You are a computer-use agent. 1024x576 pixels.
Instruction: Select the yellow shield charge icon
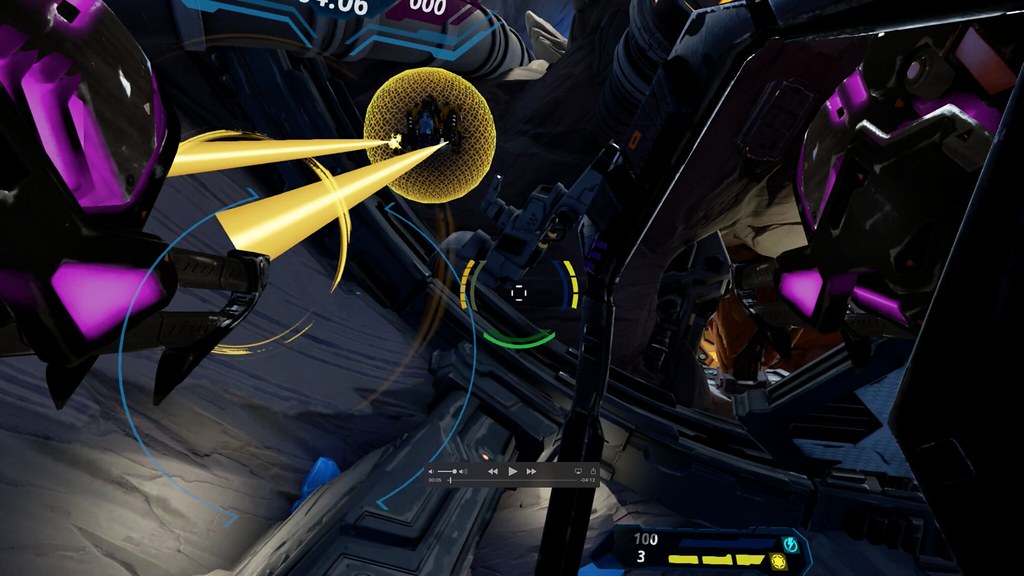pos(779,561)
